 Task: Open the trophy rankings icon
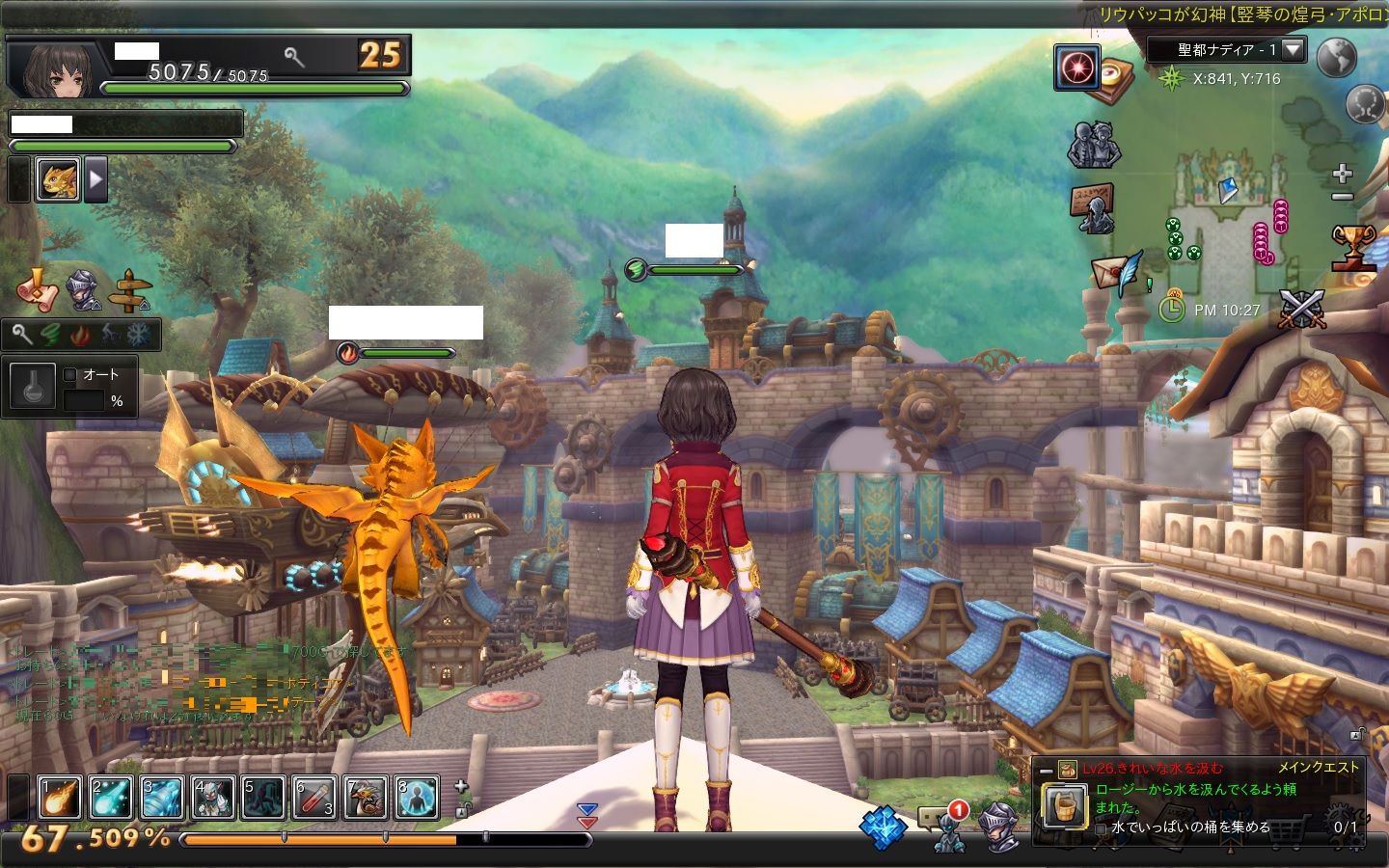point(1352,247)
